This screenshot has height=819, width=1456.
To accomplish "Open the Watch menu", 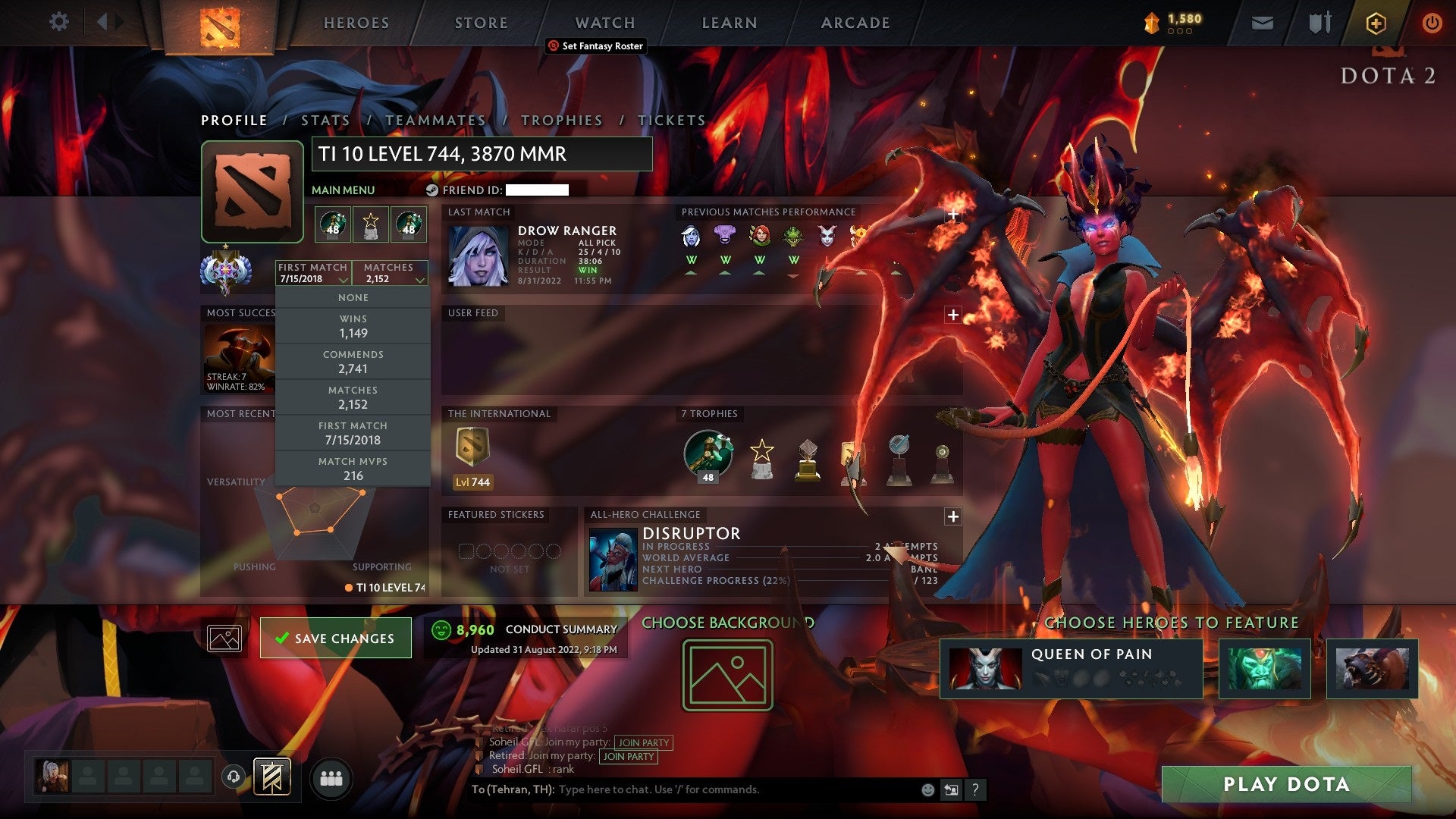I will click(x=604, y=22).
